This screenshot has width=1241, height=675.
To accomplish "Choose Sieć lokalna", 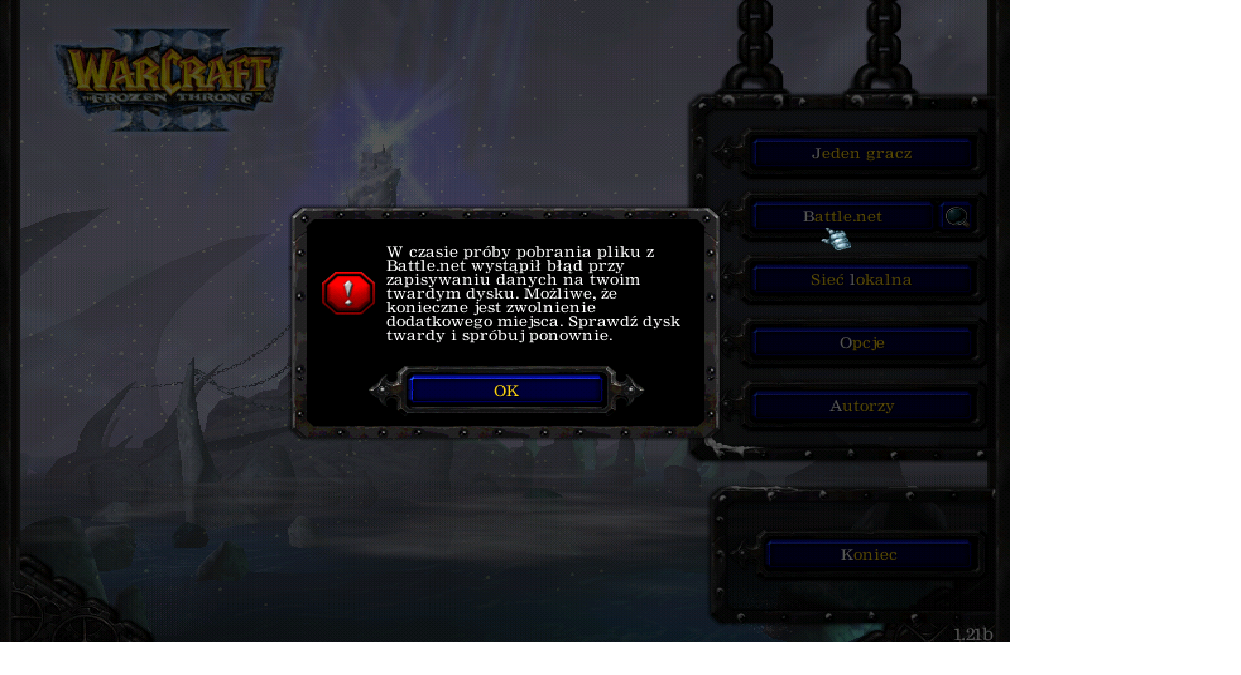I will [861, 280].
